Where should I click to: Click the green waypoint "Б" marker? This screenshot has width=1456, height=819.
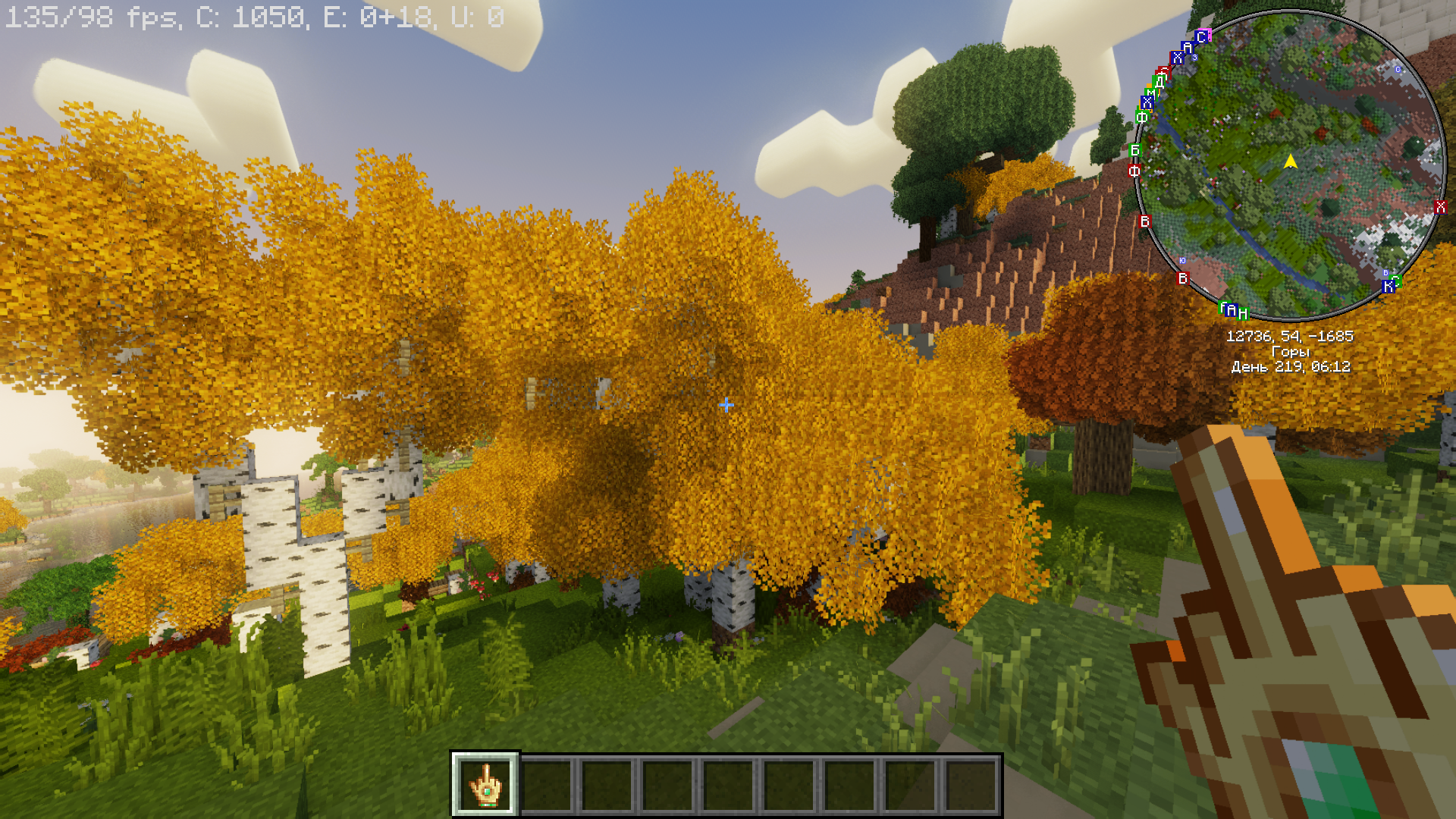tap(1134, 150)
